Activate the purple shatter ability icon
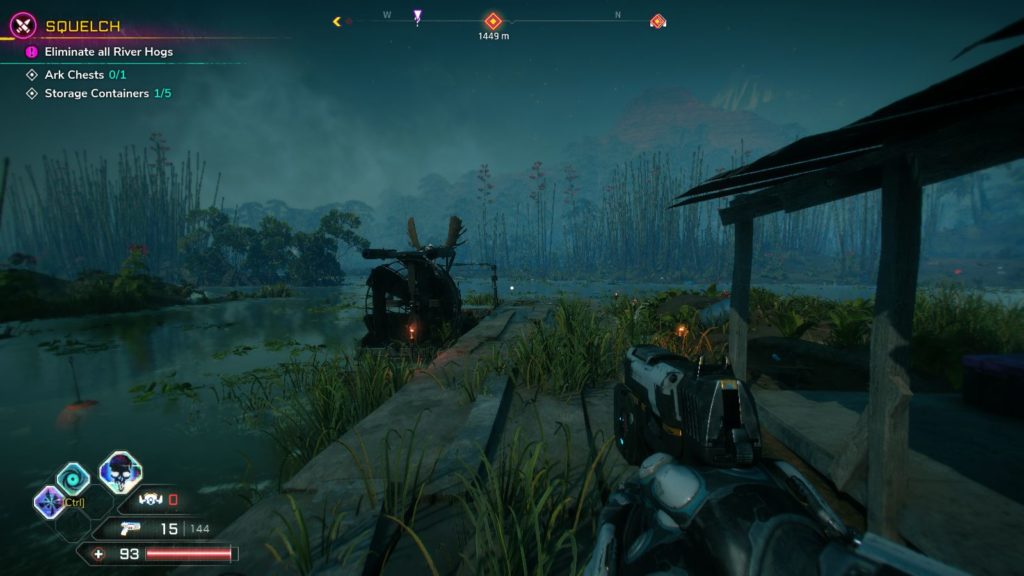Image resolution: width=1024 pixels, height=576 pixels. point(47,500)
